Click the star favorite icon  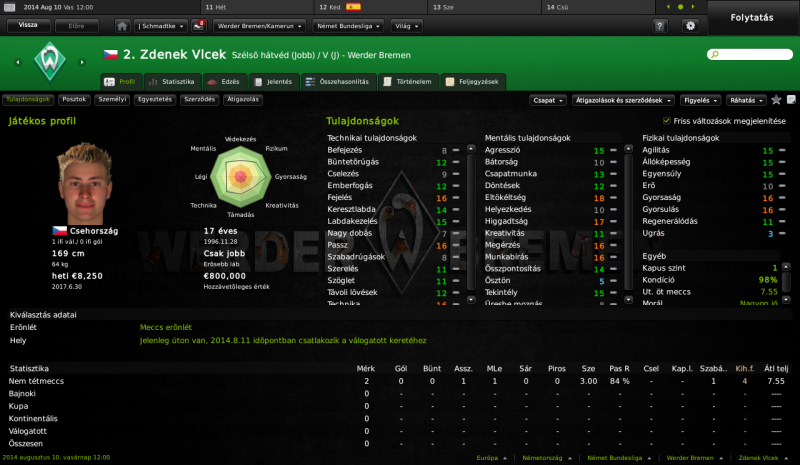(x=776, y=100)
